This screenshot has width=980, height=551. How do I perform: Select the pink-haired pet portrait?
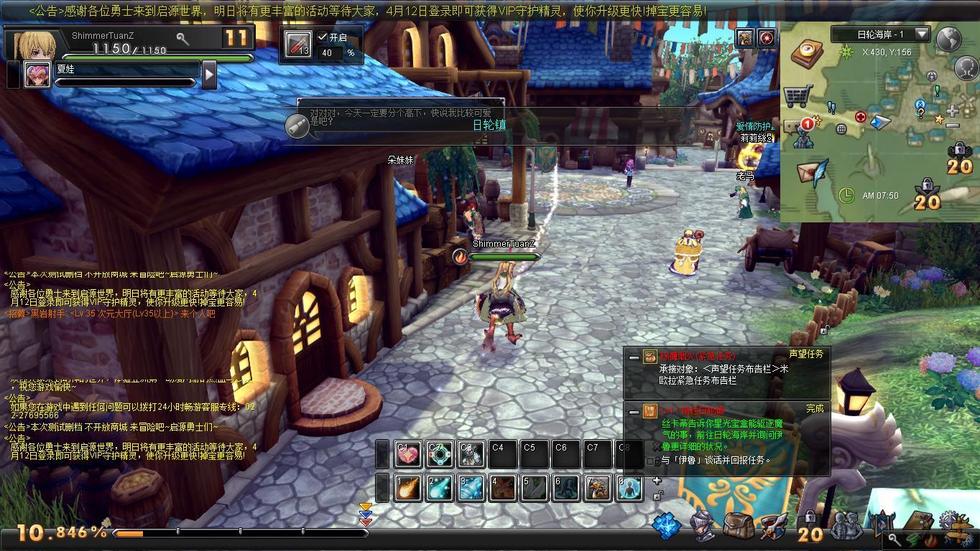pyautogui.click(x=37, y=74)
